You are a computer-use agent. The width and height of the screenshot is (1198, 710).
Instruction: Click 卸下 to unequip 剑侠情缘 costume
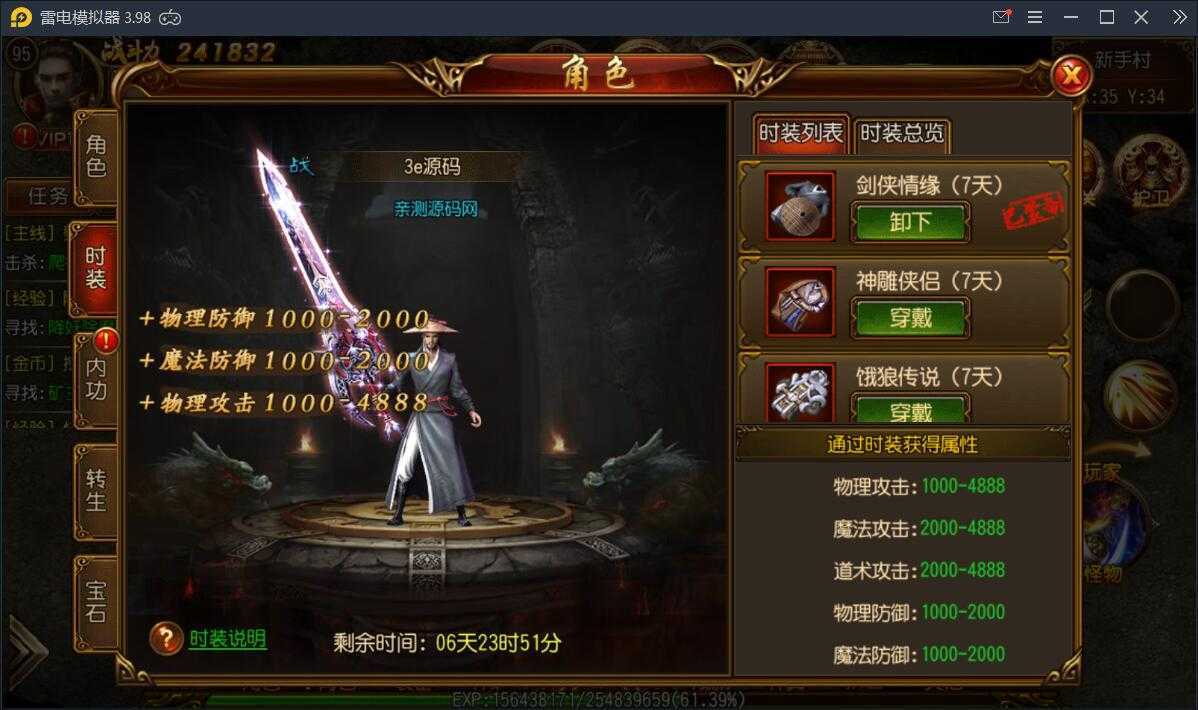click(909, 222)
